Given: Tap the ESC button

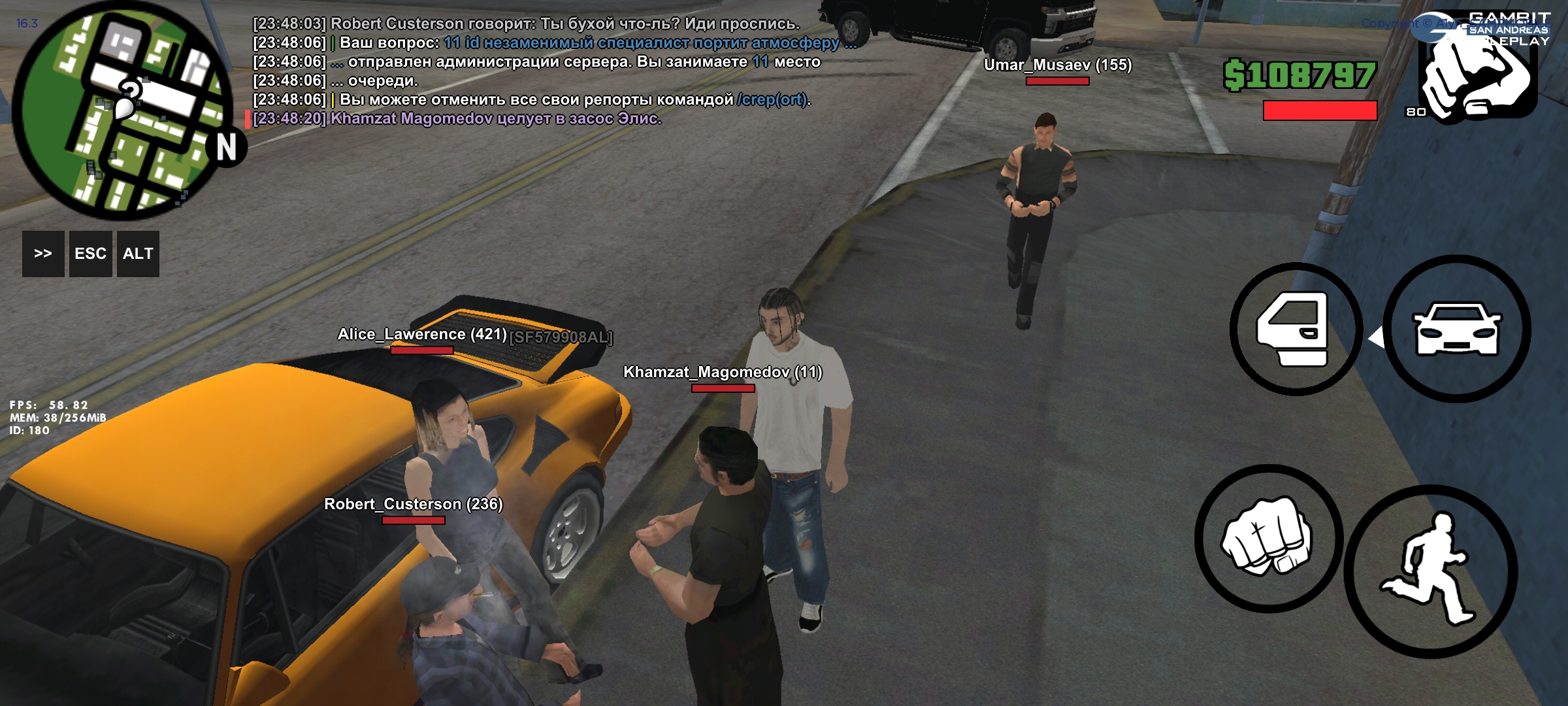Looking at the screenshot, I should [x=90, y=254].
